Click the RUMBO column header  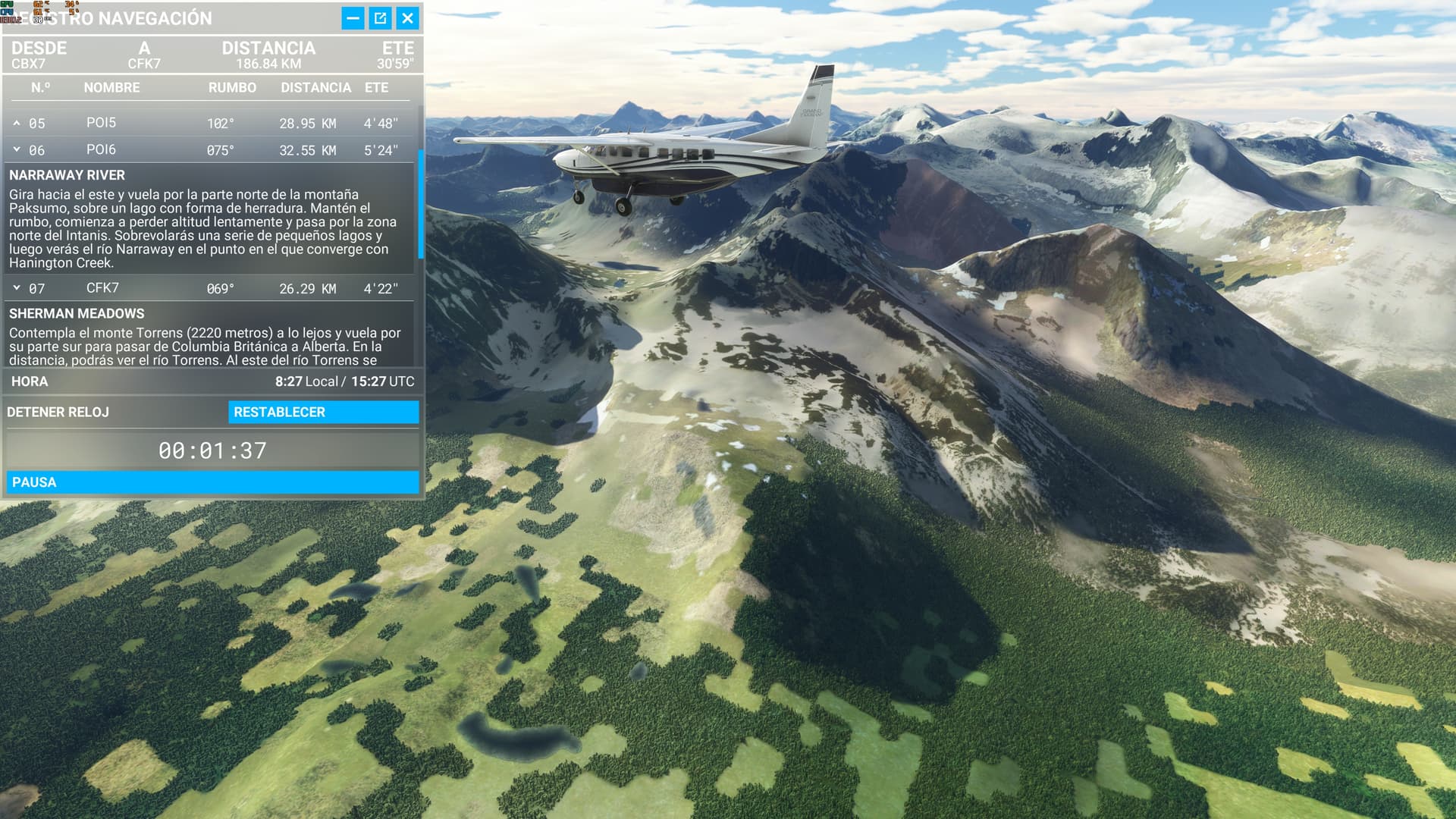[231, 87]
